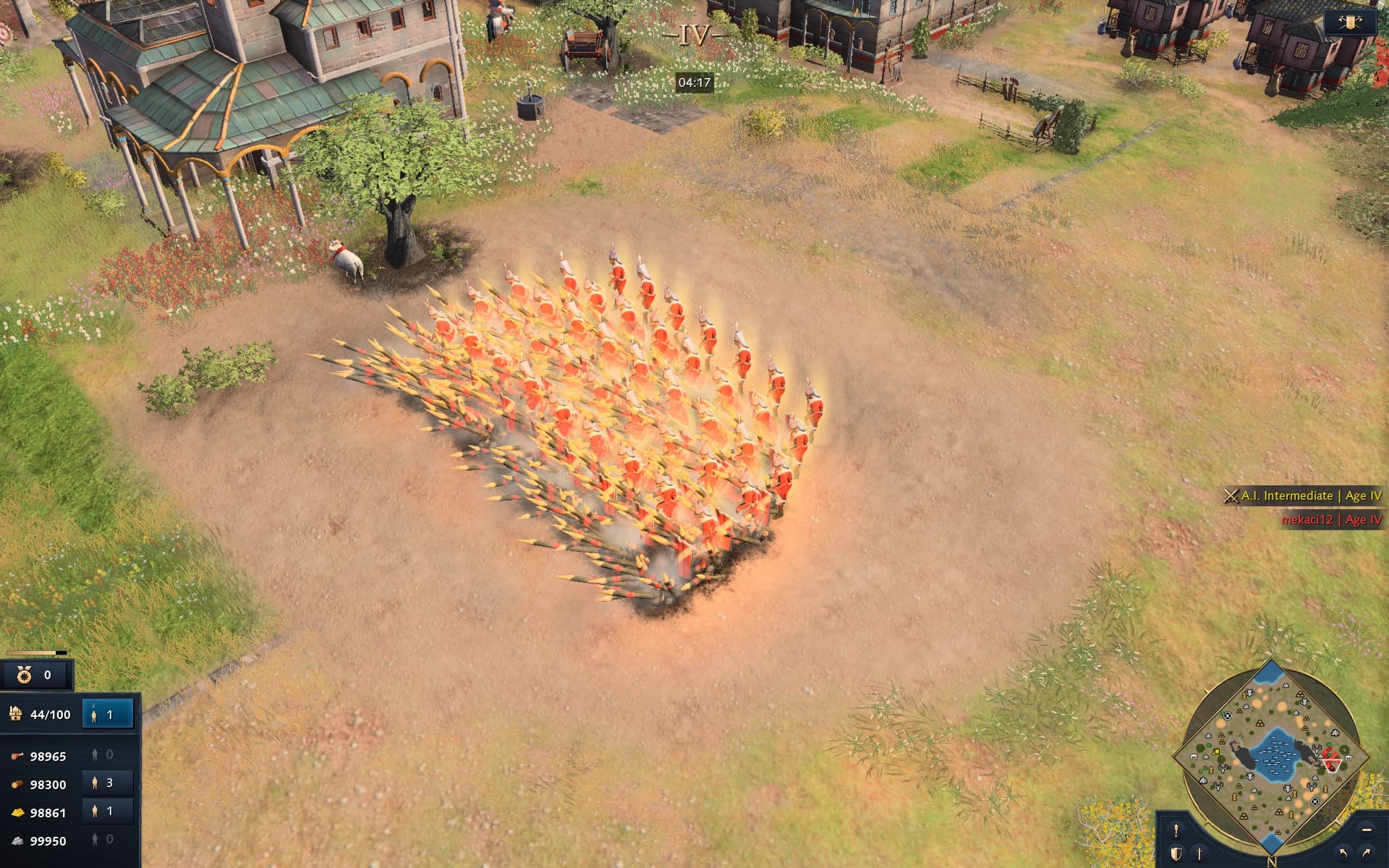
Task: Zoom out the minimap with the minus button
Action: pyautogui.click(x=1365, y=830)
